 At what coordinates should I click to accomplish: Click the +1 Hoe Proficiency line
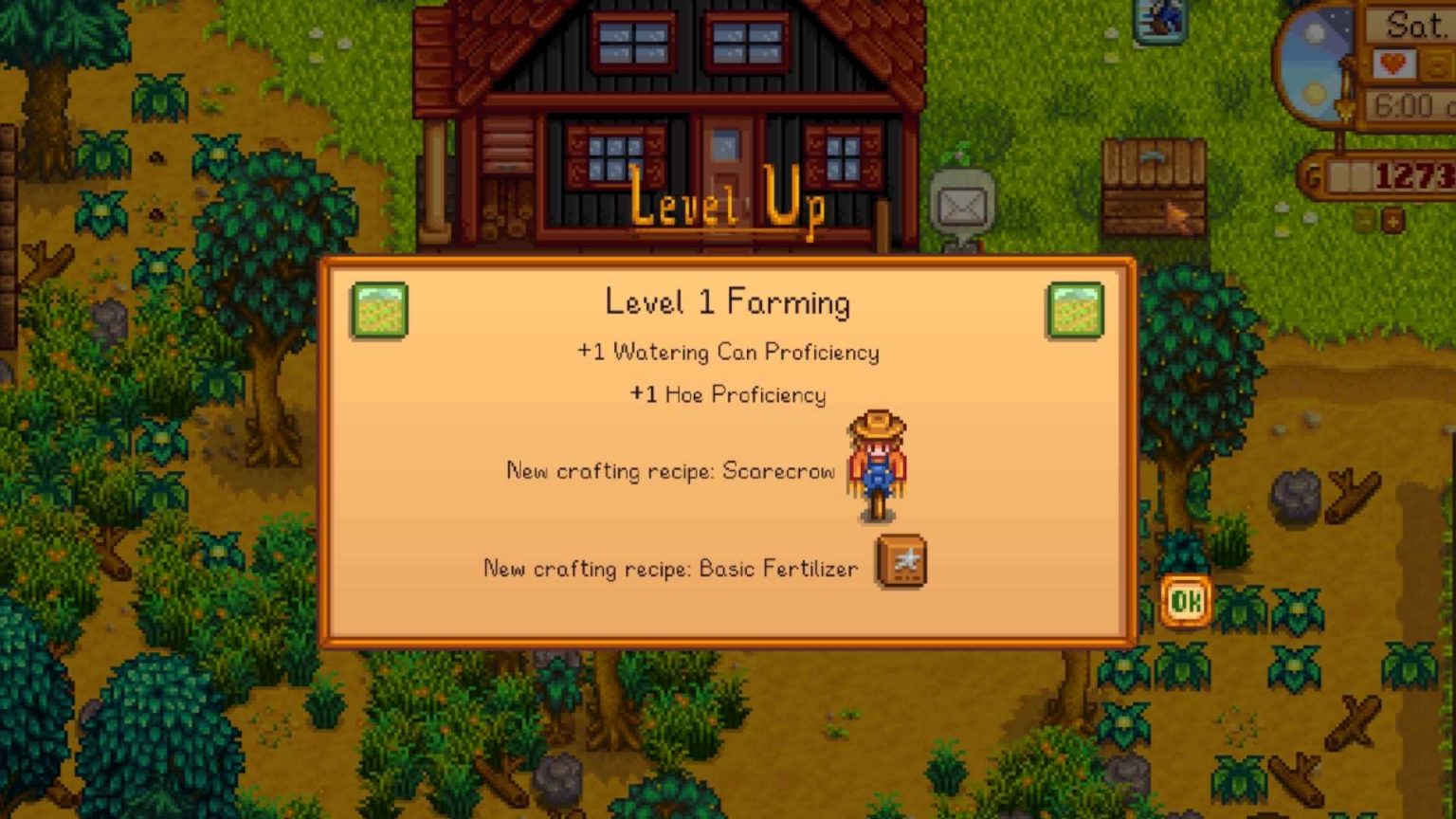[728, 394]
